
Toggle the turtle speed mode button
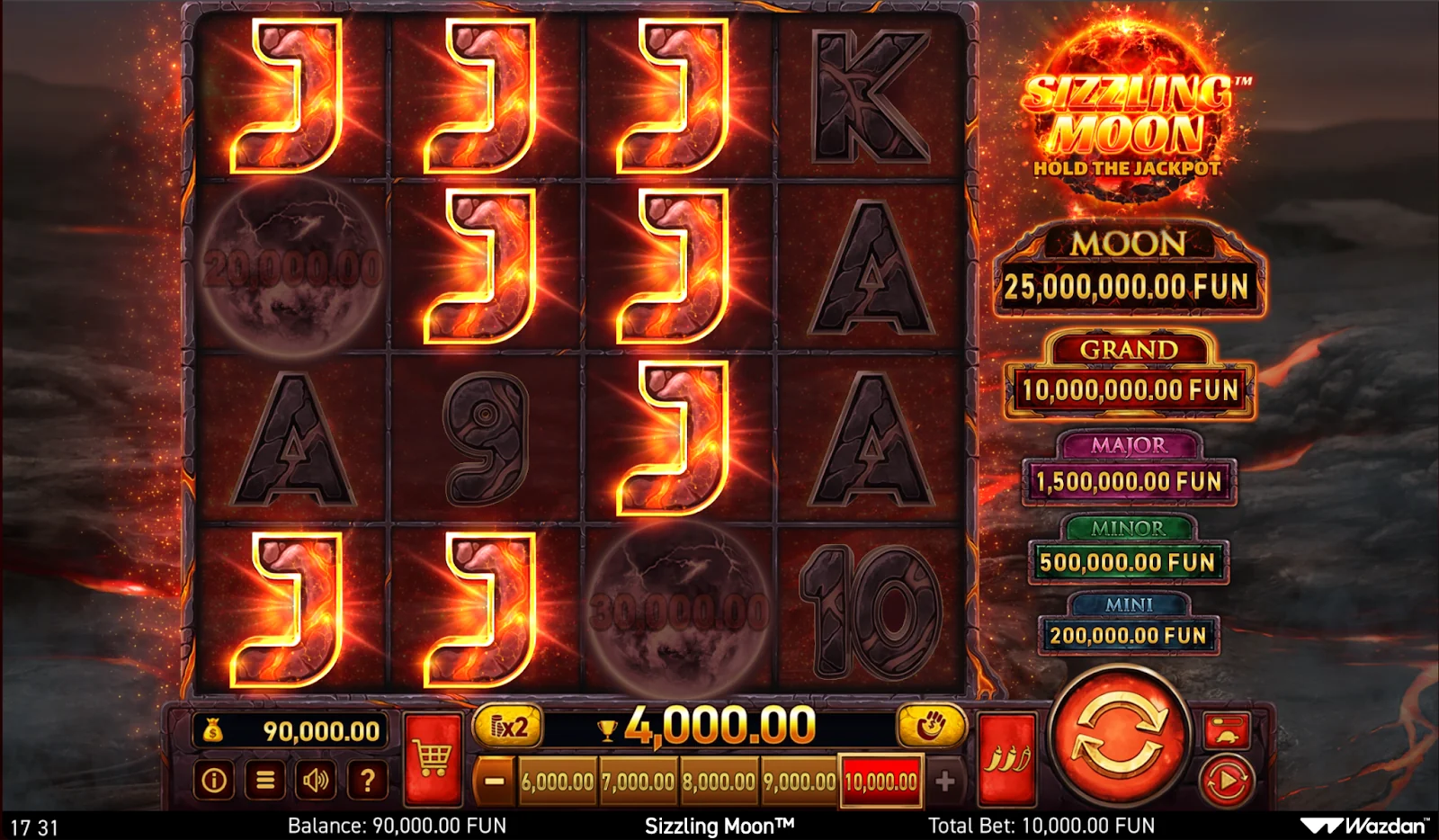pos(1226,730)
